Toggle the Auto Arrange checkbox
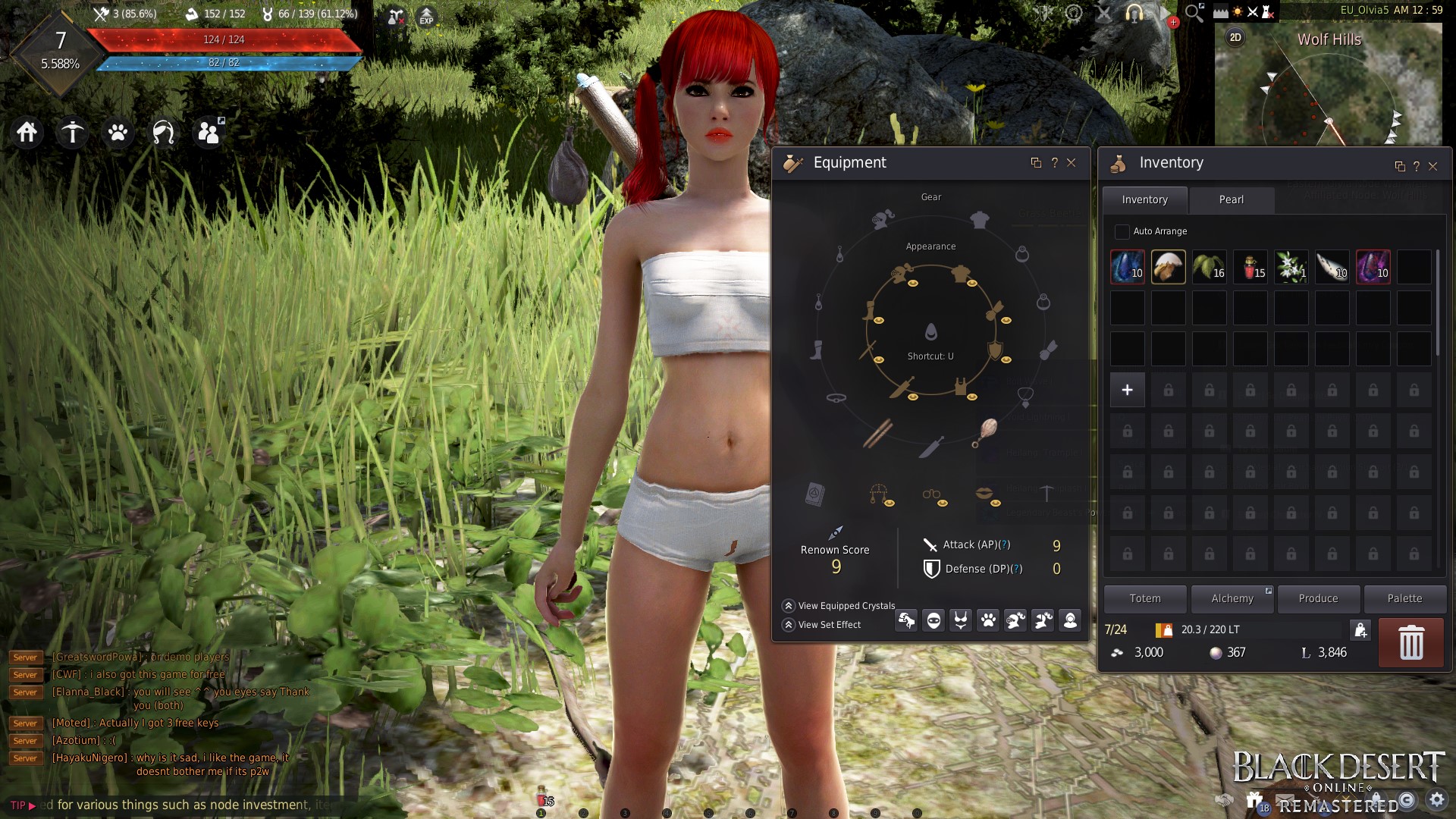The width and height of the screenshot is (1456, 819). (1122, 231)
